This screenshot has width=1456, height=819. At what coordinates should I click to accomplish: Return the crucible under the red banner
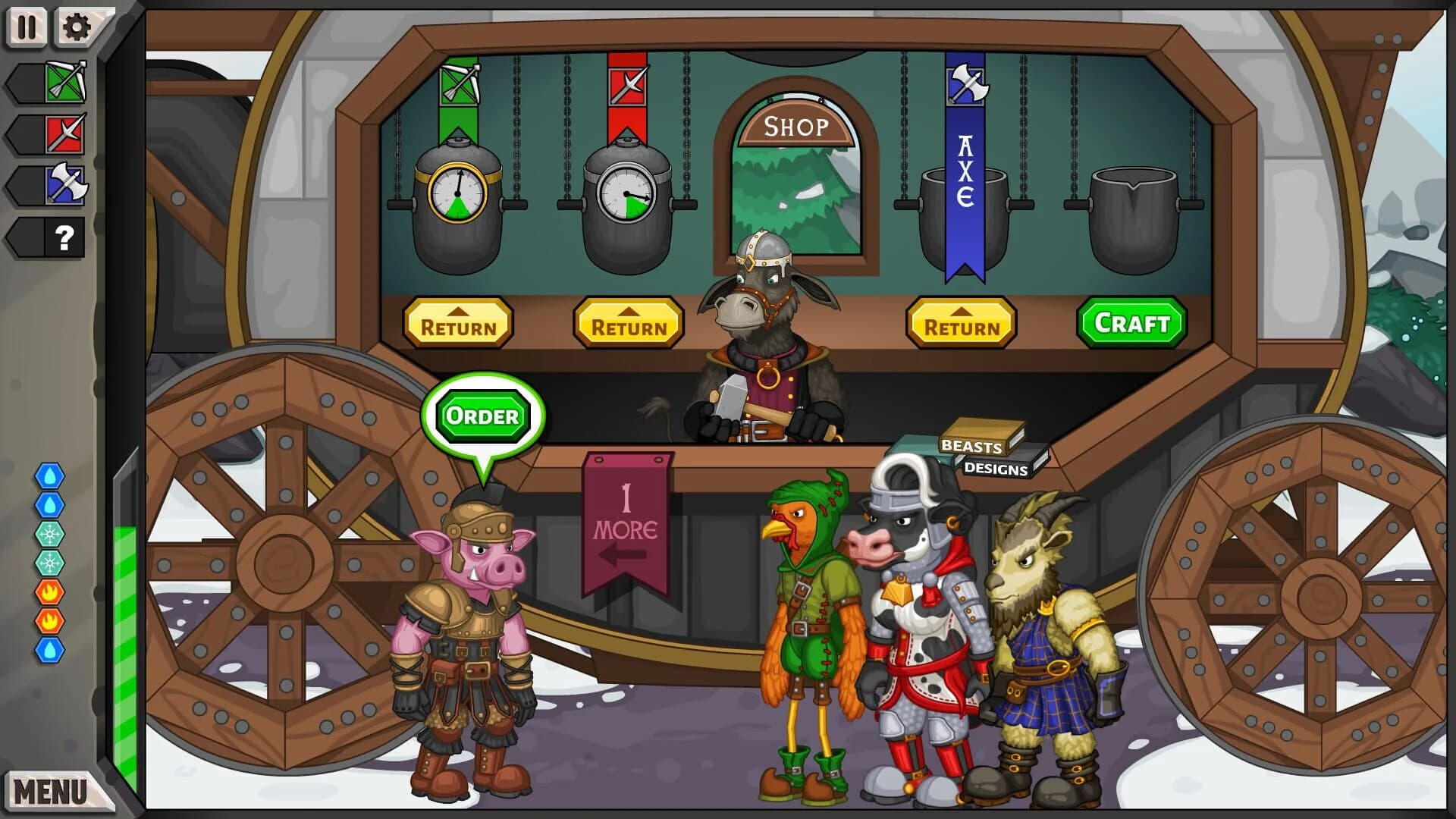click(629, 324)
